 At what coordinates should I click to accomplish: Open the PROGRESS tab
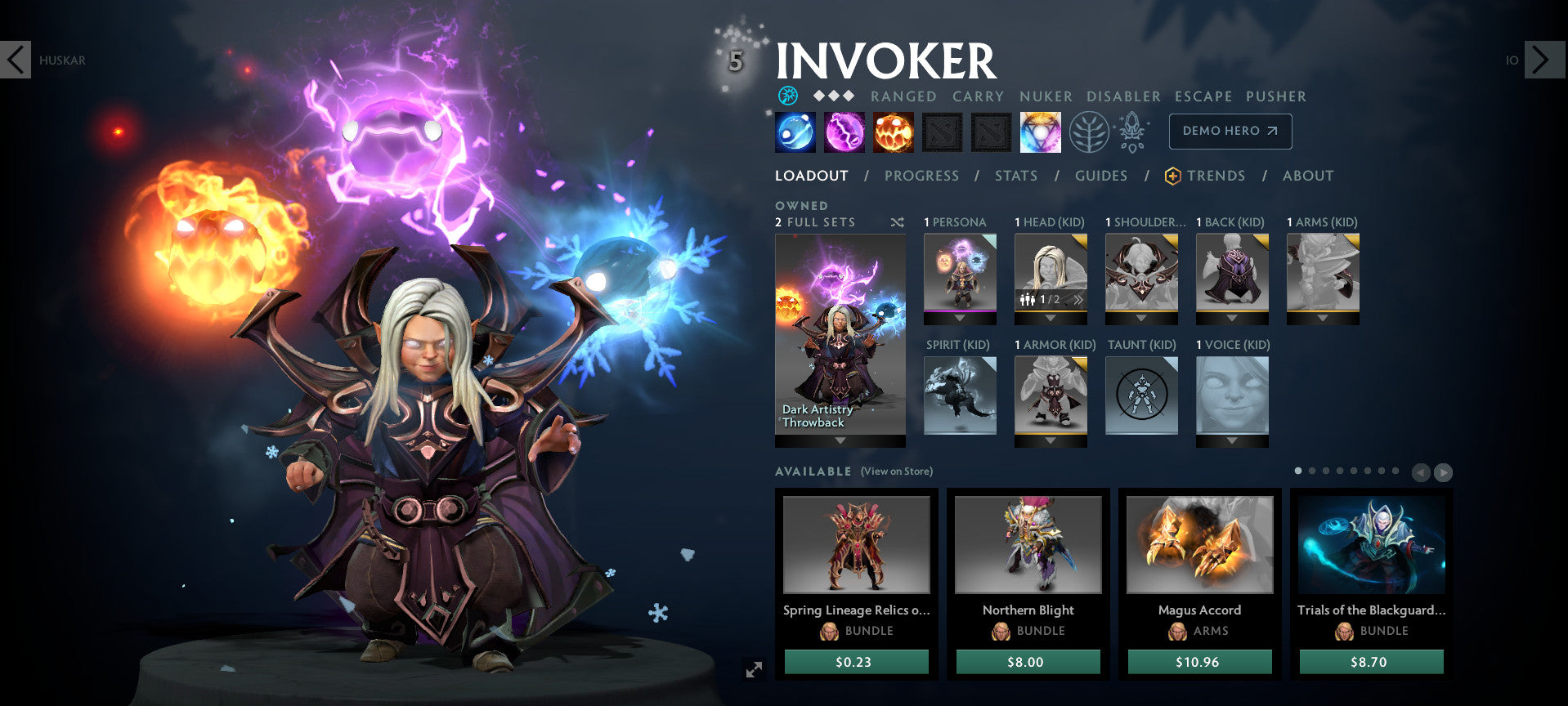tap(922, 176)
